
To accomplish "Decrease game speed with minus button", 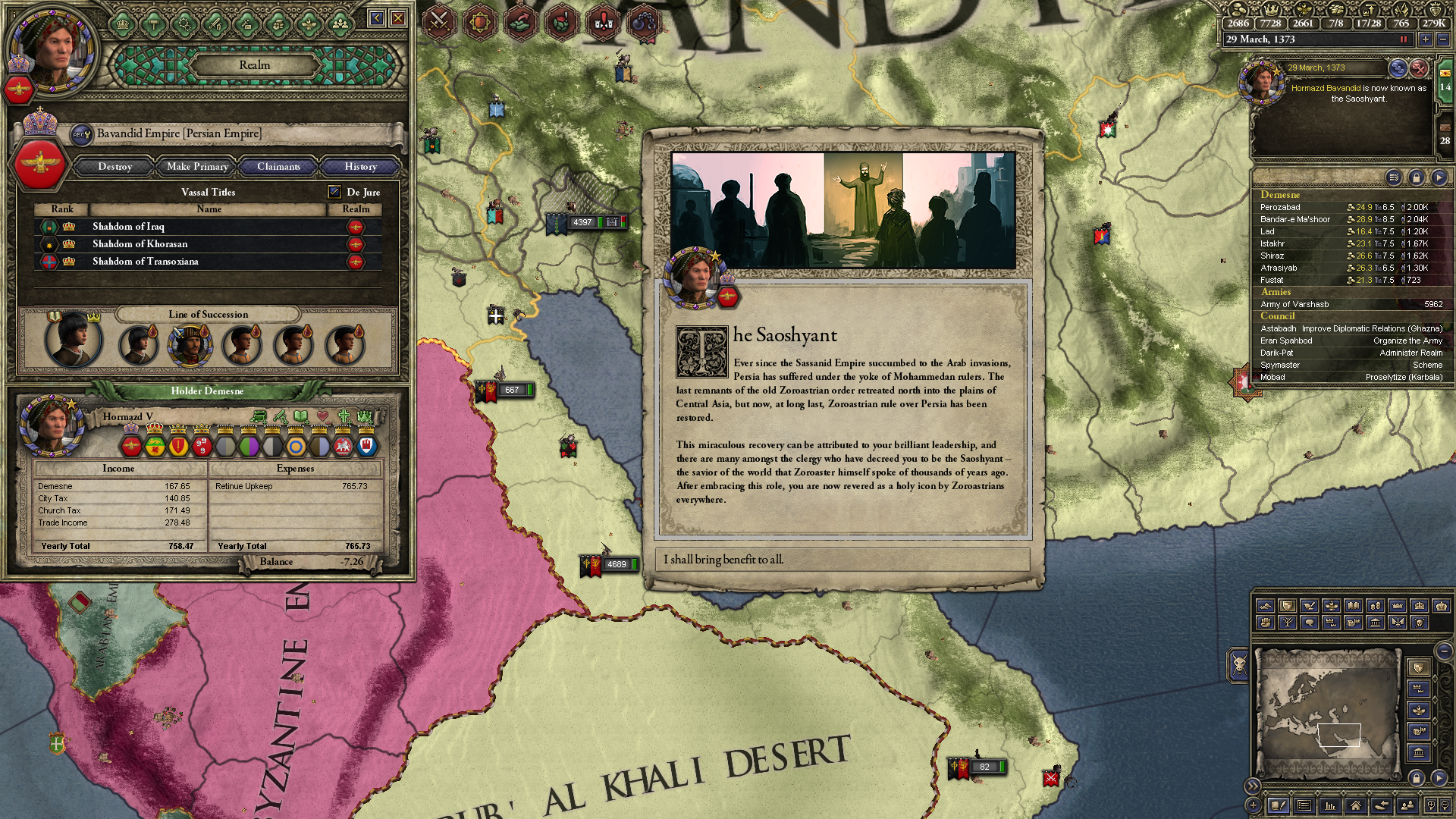I will coord(1443,39).
